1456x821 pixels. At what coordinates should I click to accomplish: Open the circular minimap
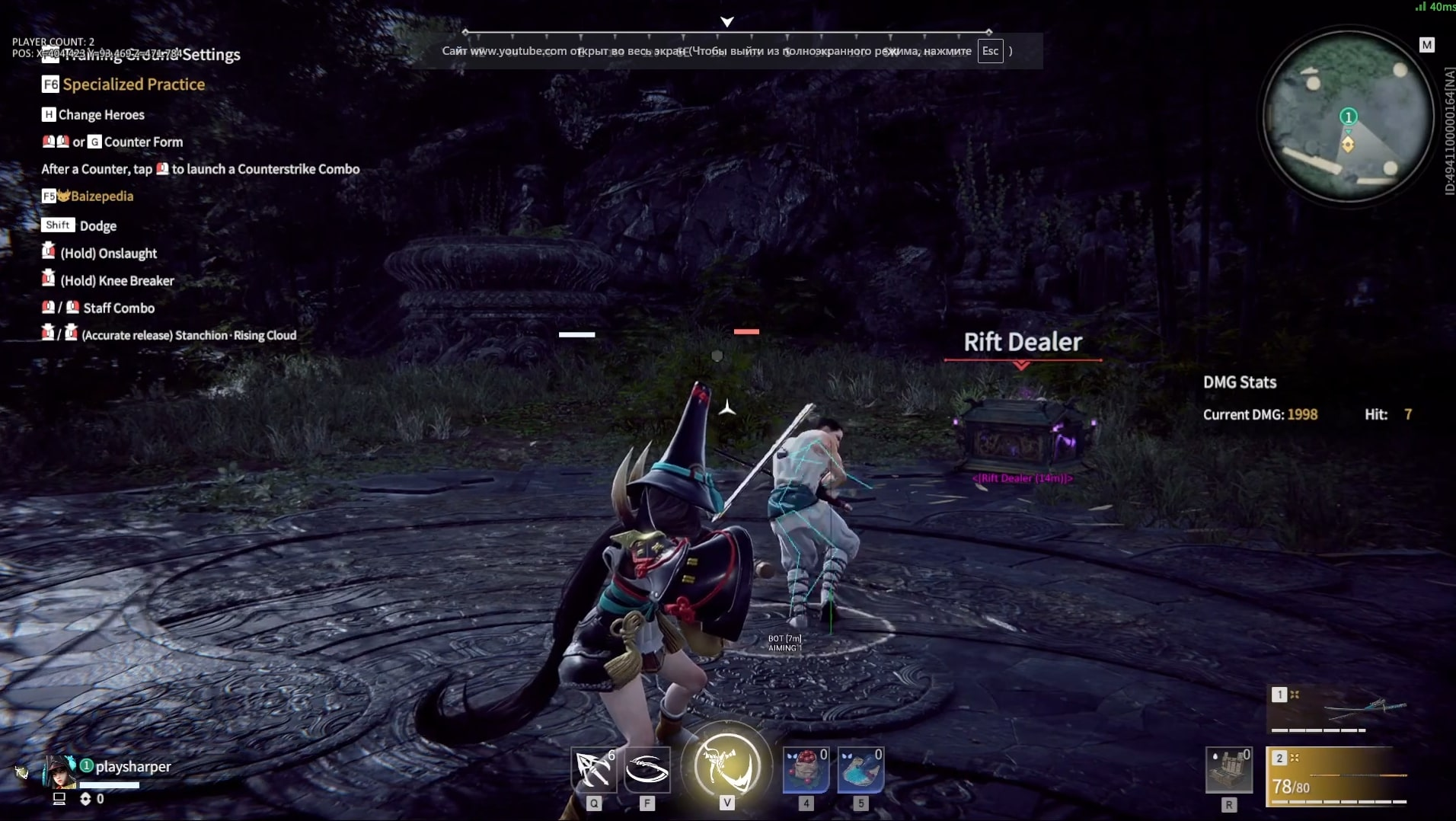click(x=1348, y=117)
